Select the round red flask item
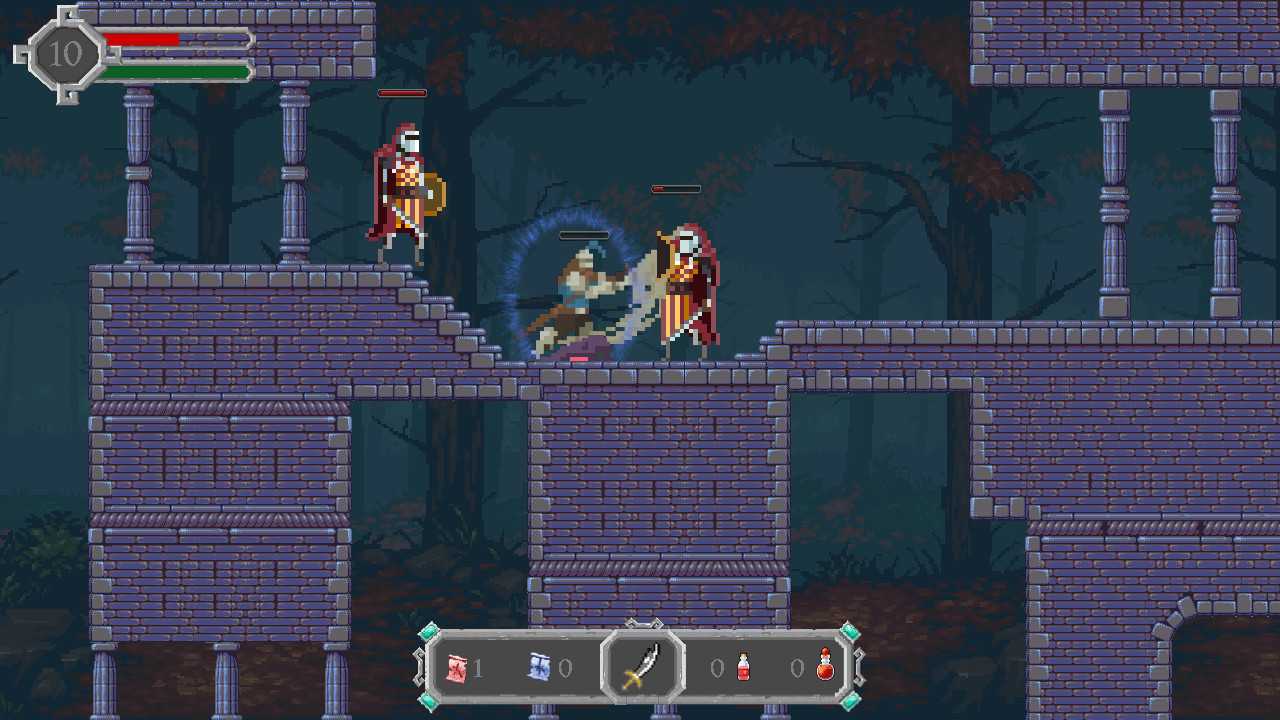The image size is (1280, 720). point(825,668)
